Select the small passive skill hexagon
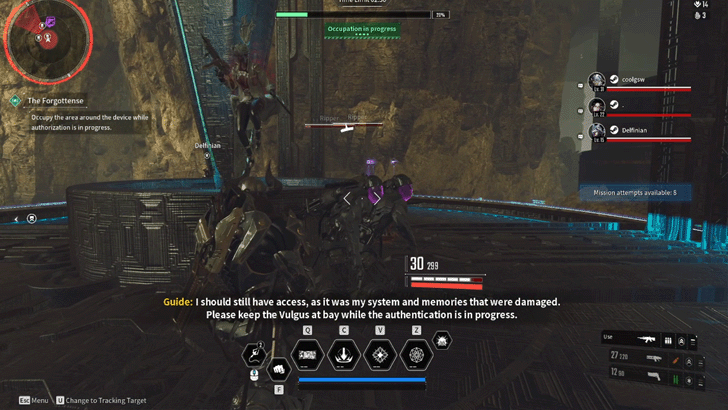This screenshot has width=728, height=410. pos(441,340)
